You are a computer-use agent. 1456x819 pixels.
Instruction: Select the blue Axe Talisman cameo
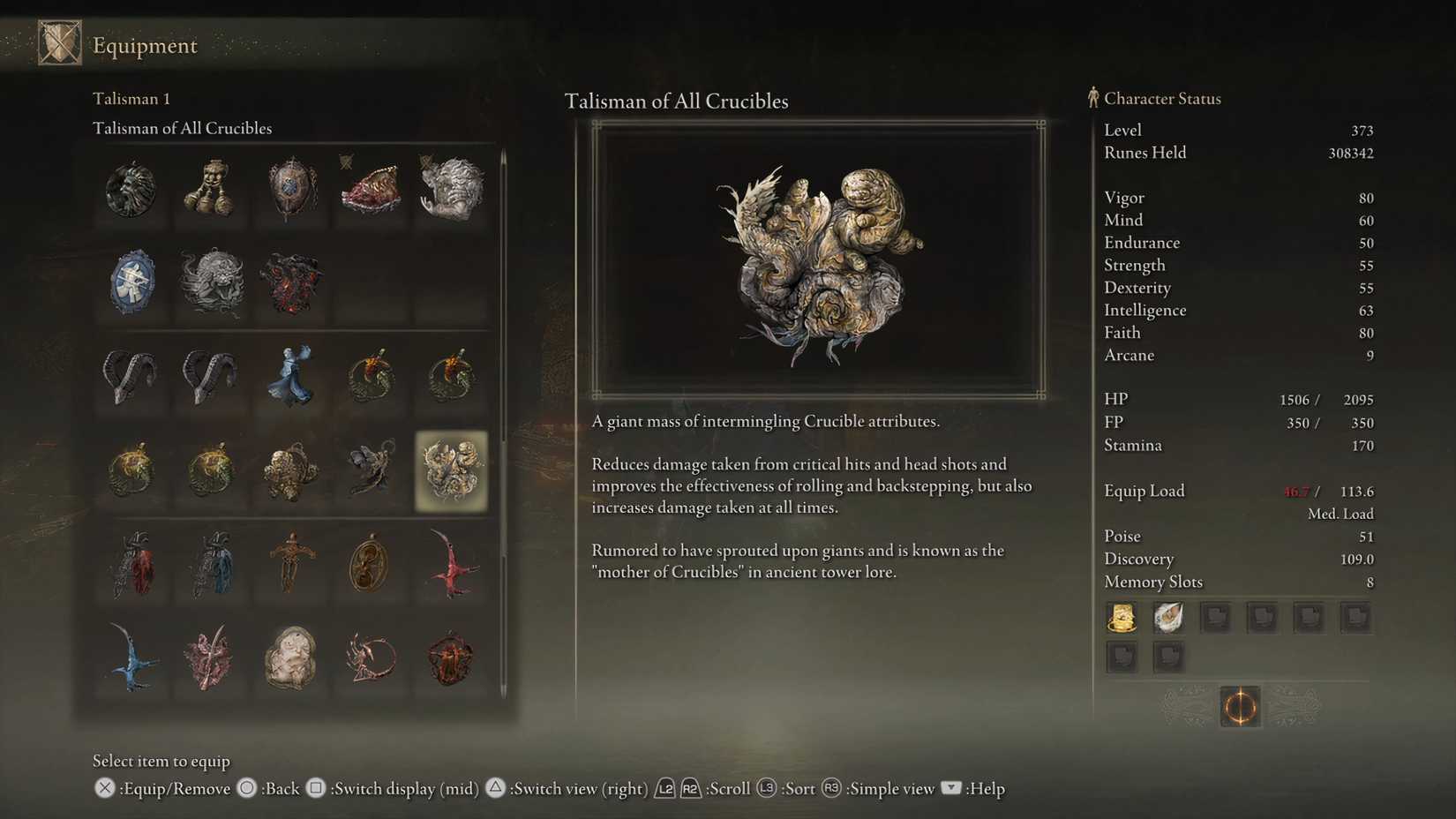pyautogui.click(x=131, y=282)
